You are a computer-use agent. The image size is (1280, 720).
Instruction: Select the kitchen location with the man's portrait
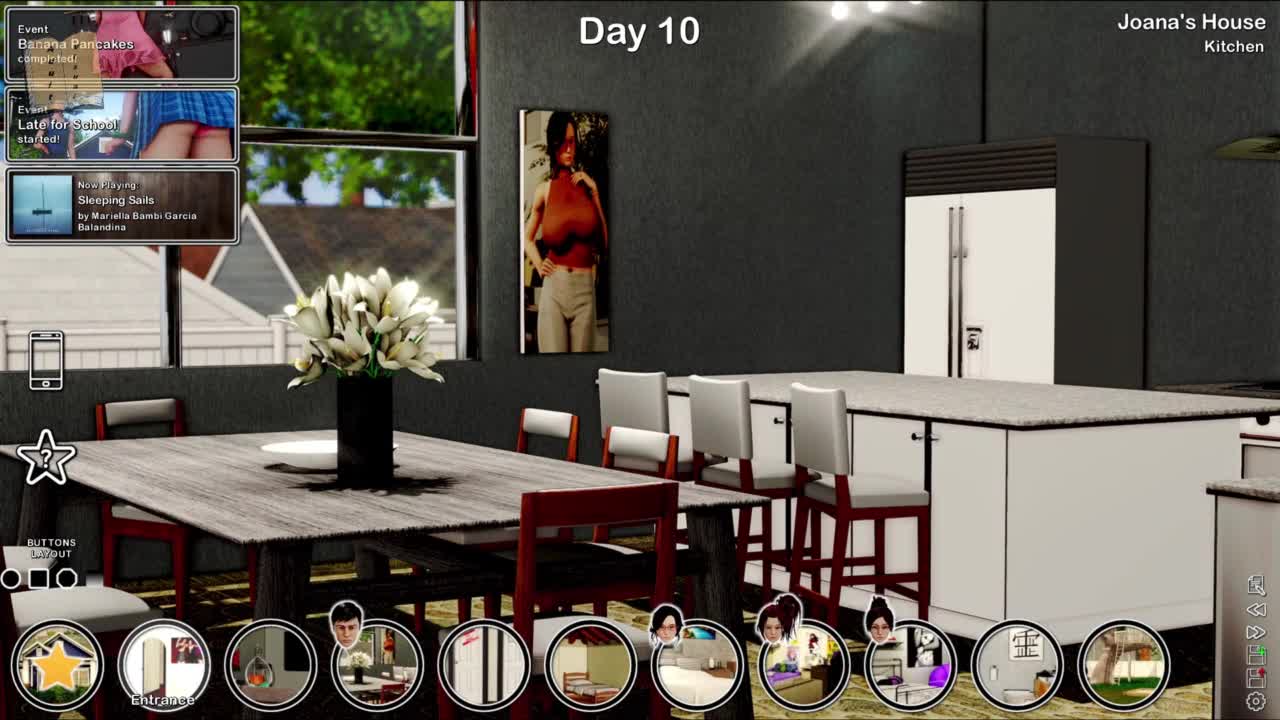point(377,665)
